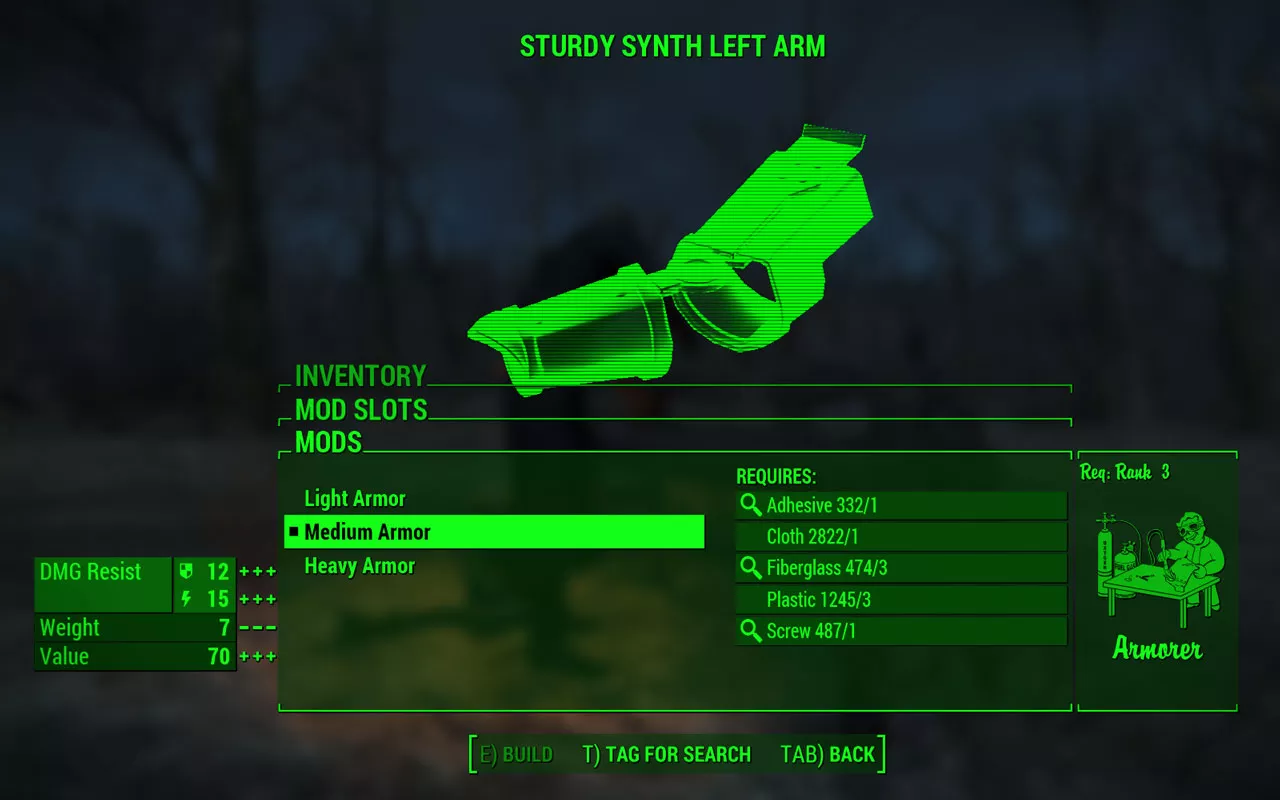Click Tag for Search button
The image size is (1280, 800).
(x=667, y=755)
